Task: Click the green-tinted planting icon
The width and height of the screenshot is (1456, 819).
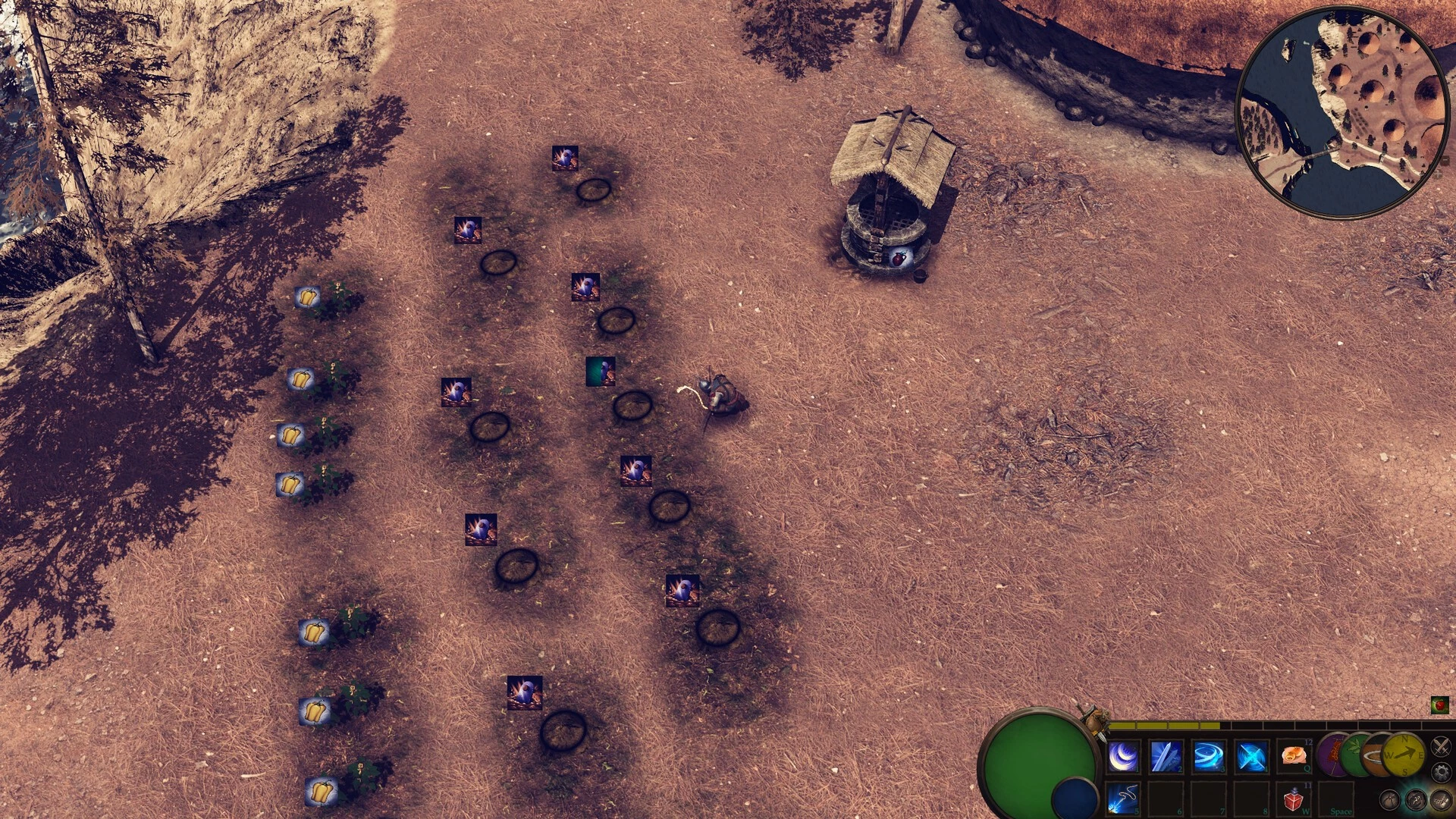Action: coord(600,372)
